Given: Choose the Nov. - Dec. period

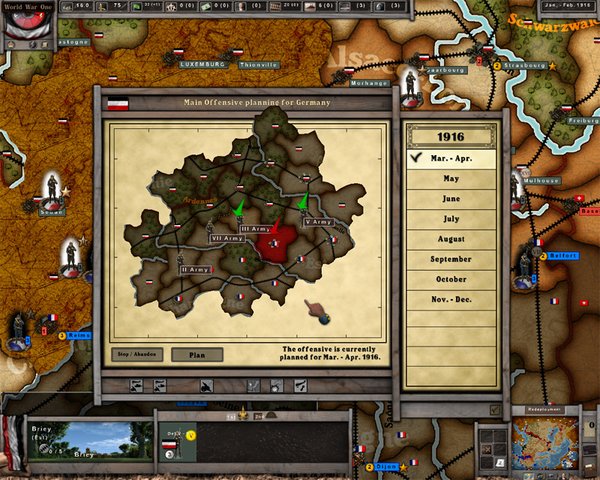Looking at the screenshot, I should [452, 299].
